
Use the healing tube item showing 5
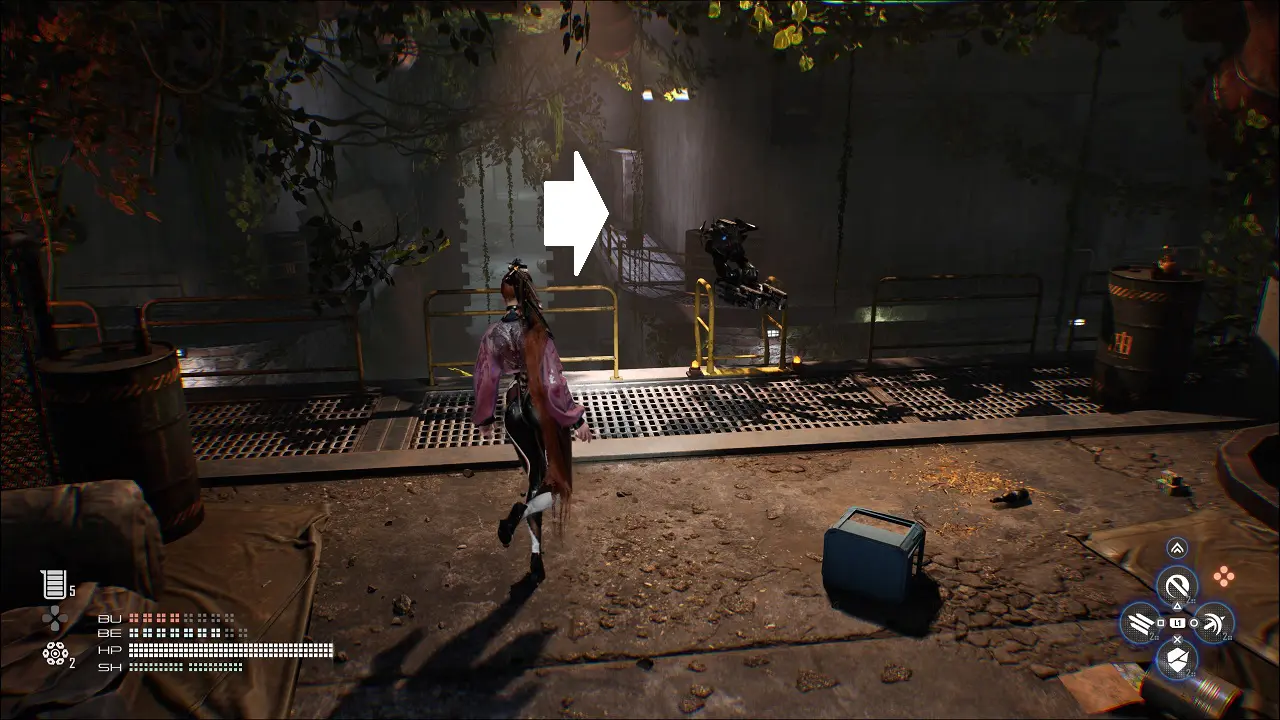(52, 584)
